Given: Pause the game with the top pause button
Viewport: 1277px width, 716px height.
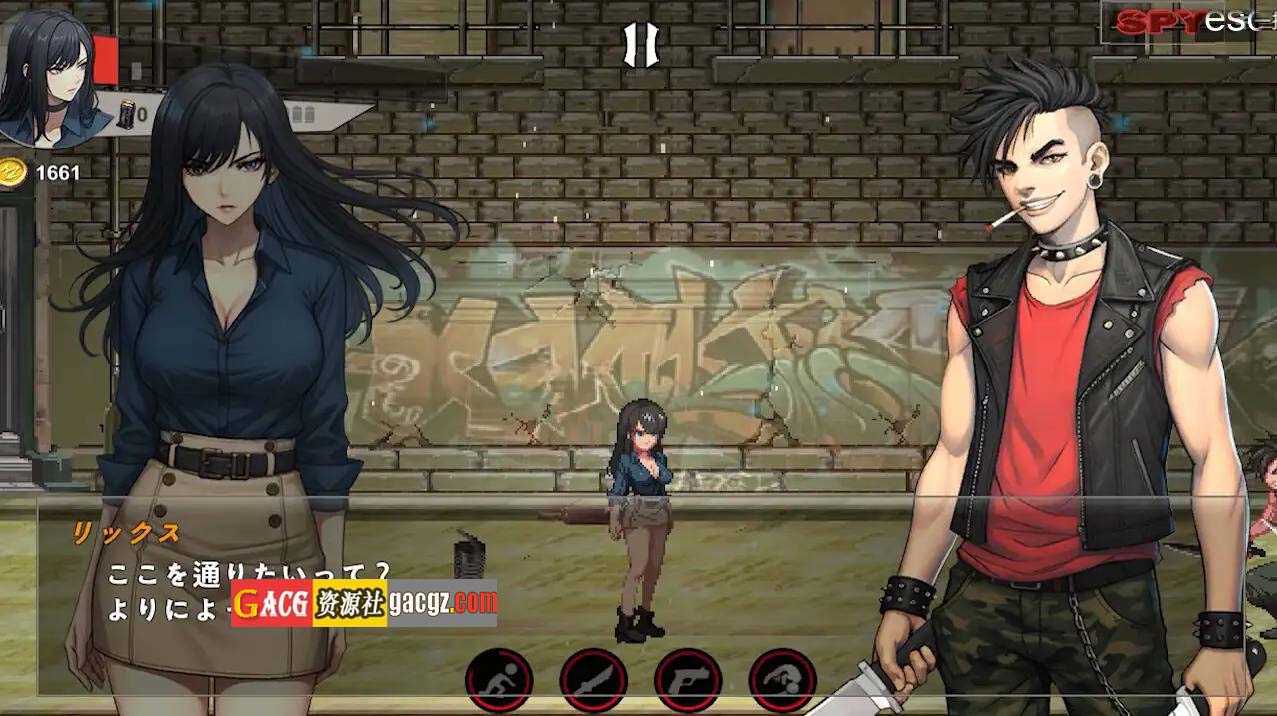Looking at the screenshot, I should coord(640,44).
